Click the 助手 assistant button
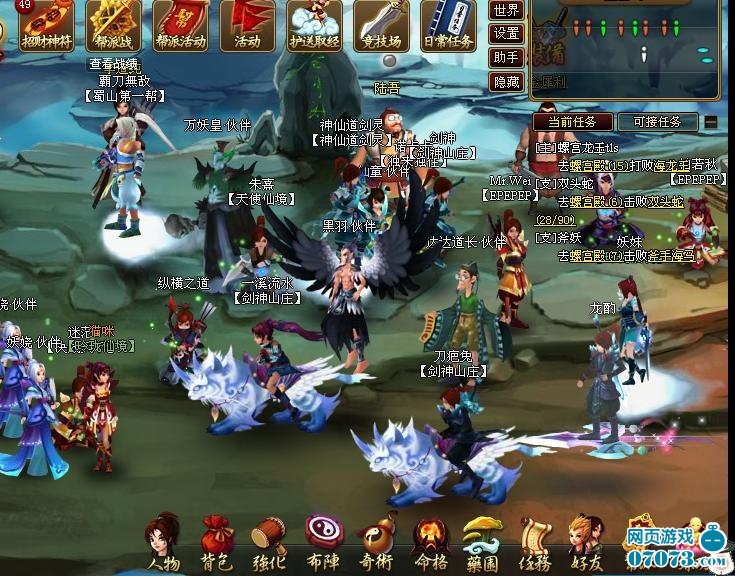 (x=507, y=58)
